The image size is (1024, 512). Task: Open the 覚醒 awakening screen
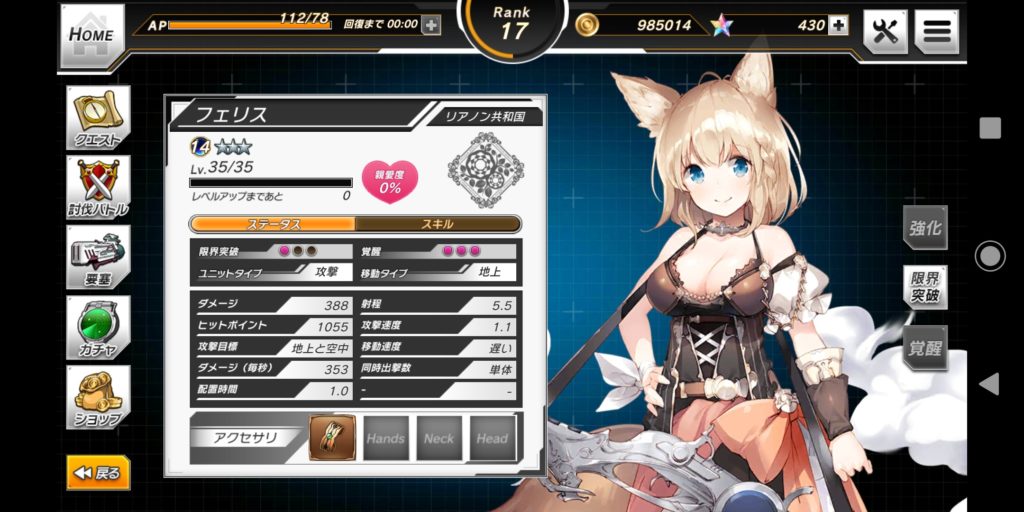(x=925, y=349)
